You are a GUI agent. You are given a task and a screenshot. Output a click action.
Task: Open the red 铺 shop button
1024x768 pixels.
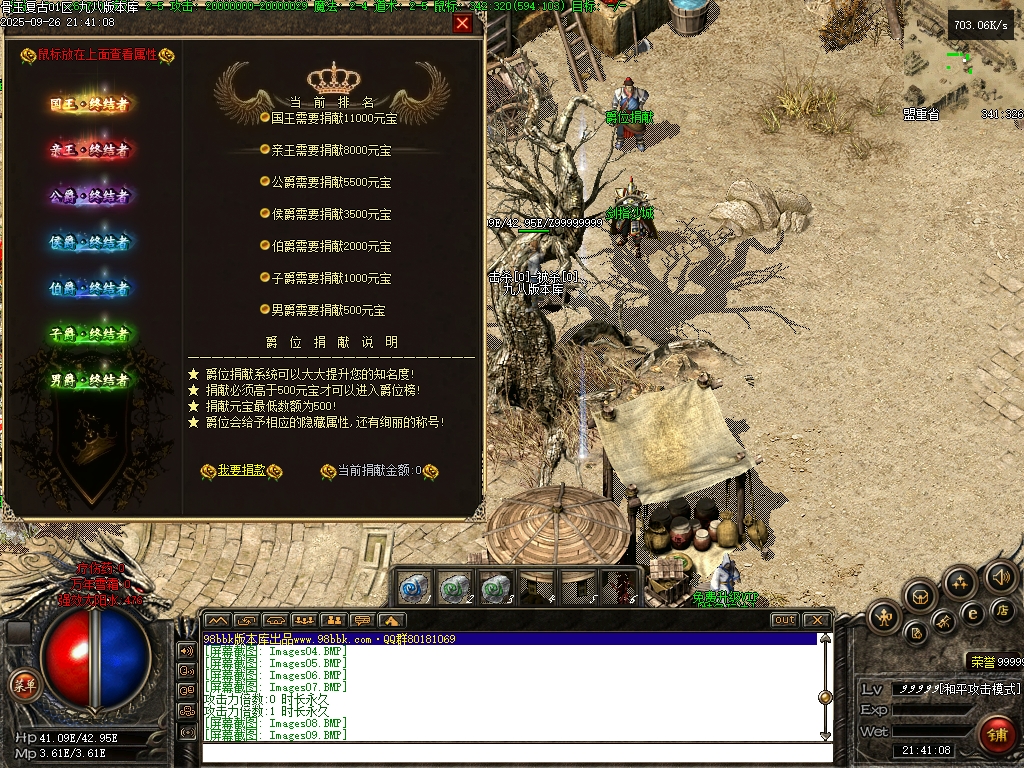tap(996, 734)
